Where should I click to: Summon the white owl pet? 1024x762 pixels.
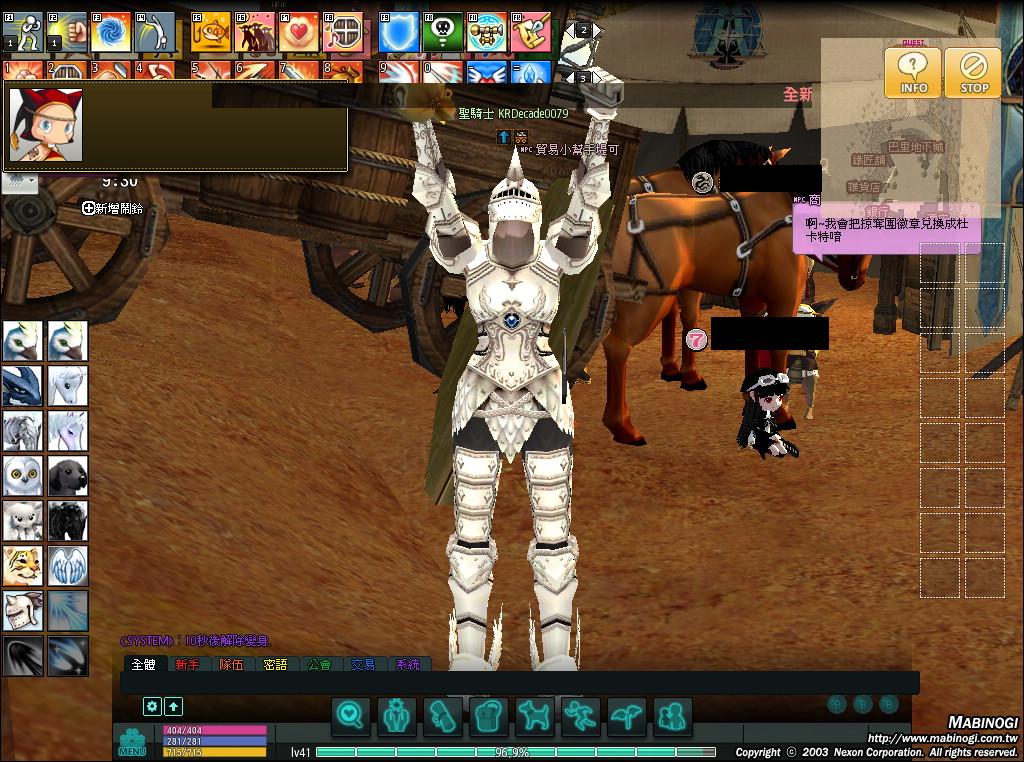[22, 476]
